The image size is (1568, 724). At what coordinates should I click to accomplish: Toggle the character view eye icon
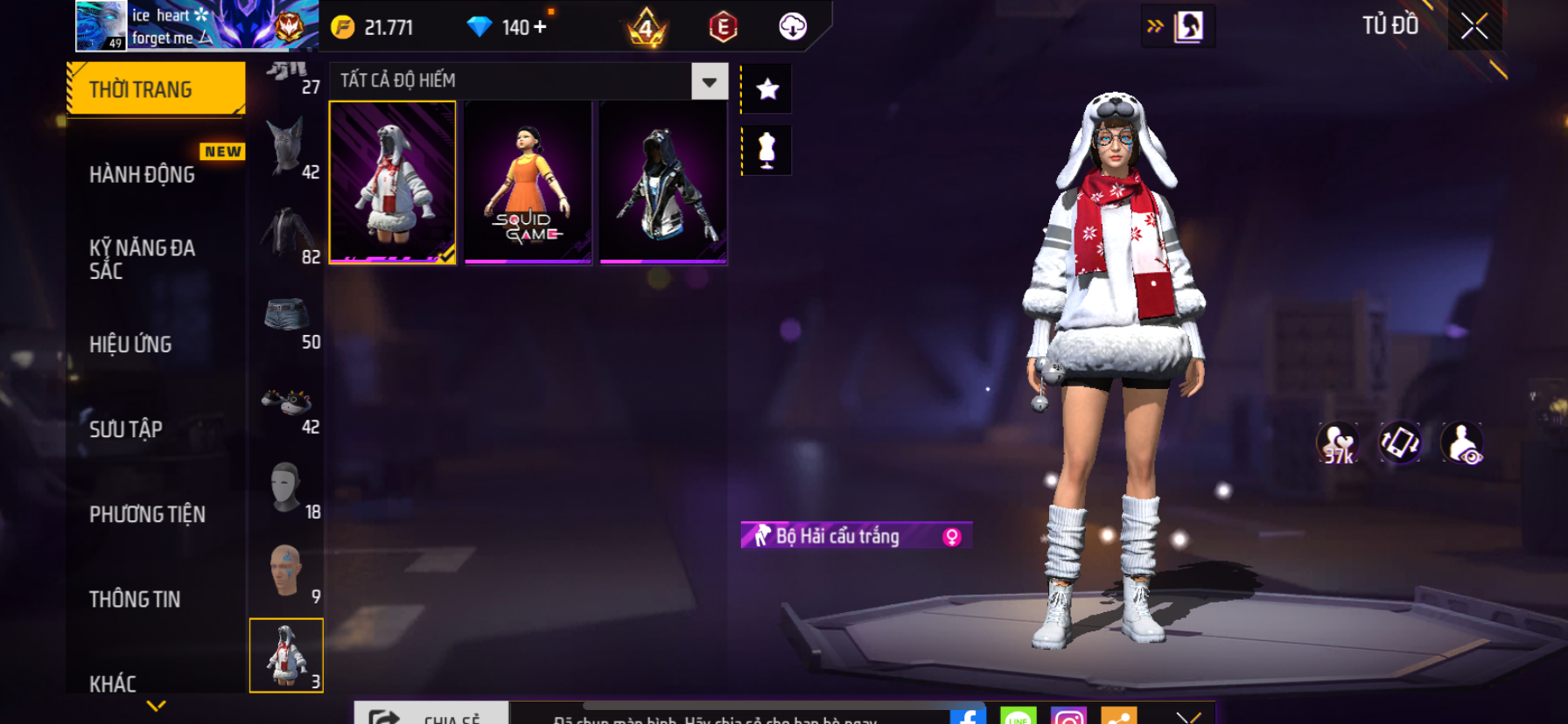tap(1461, 443)
